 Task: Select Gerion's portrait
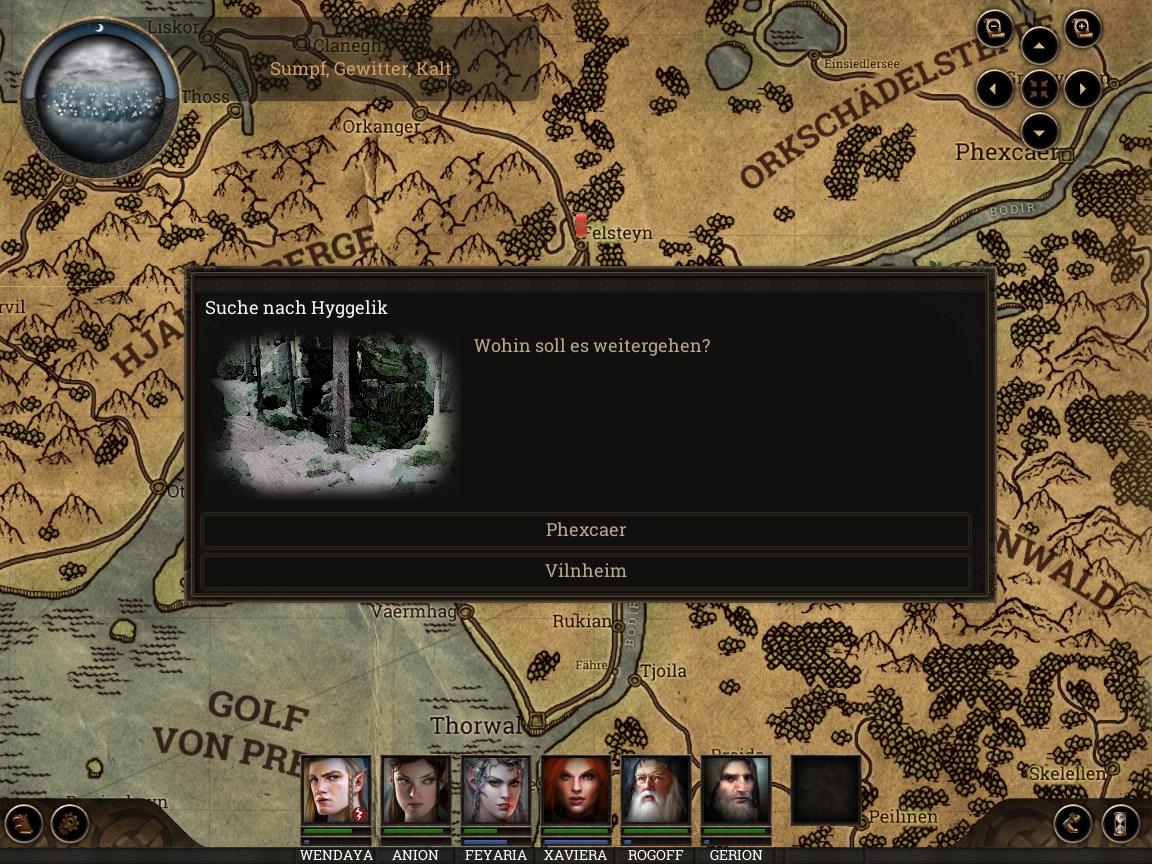tap(736, 790)
